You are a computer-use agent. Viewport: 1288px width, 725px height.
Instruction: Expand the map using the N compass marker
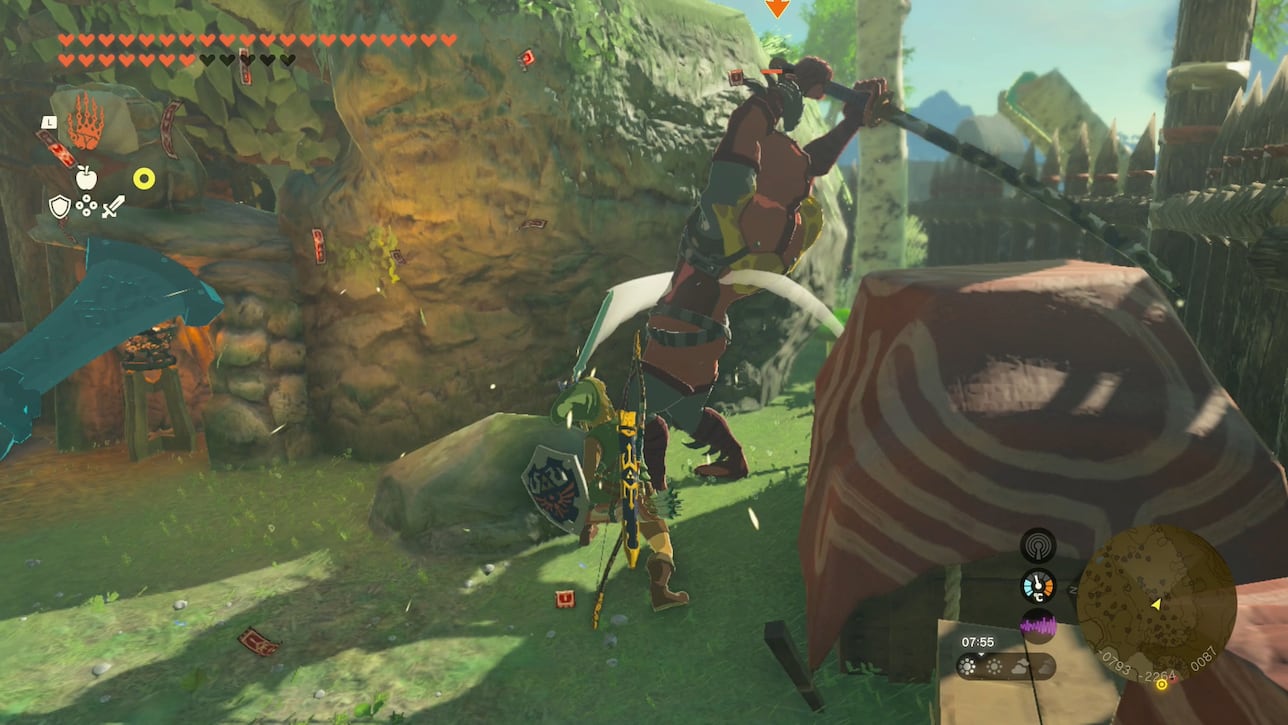(1073, 590)
